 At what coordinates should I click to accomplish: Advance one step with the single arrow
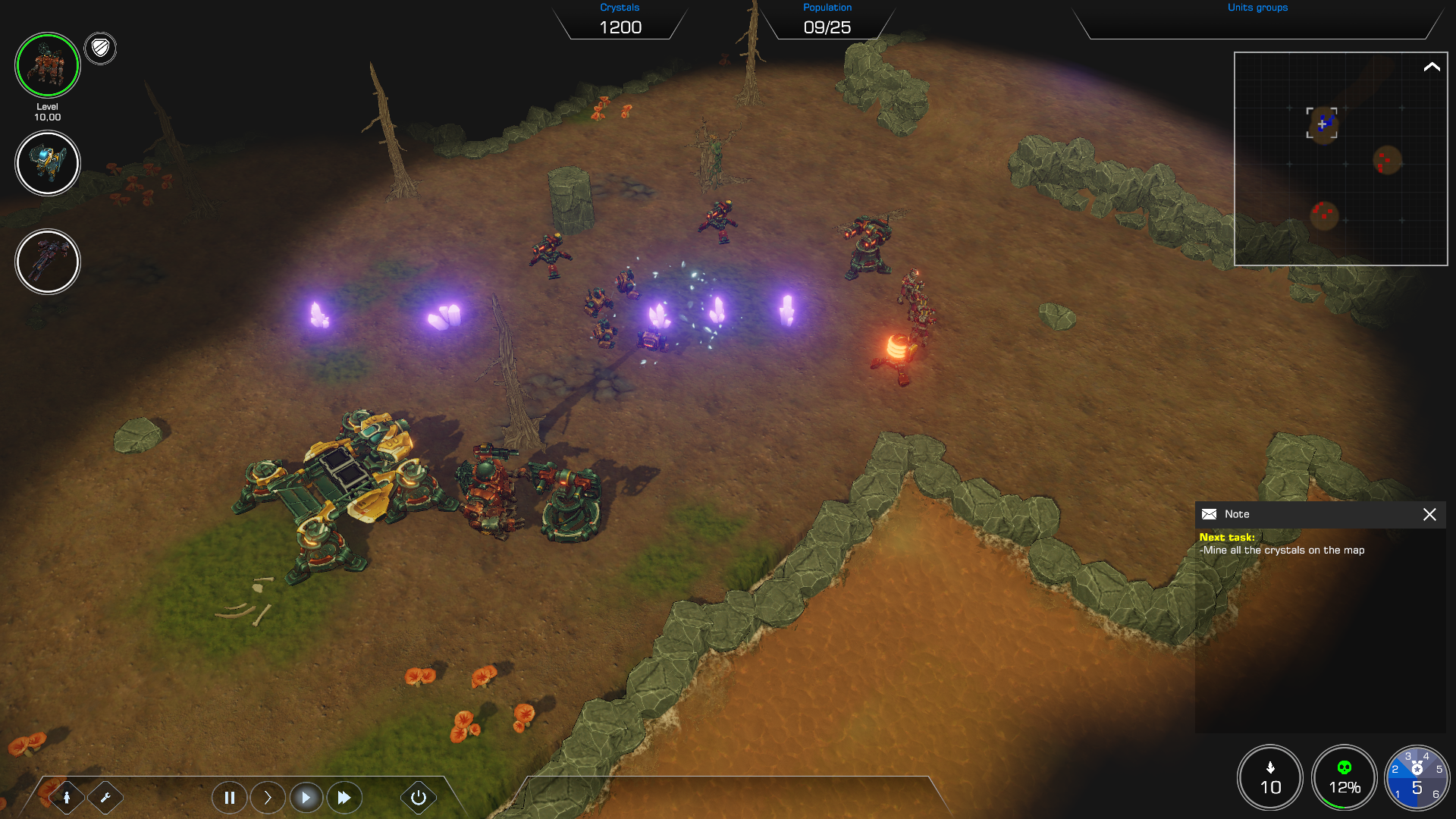268,797
